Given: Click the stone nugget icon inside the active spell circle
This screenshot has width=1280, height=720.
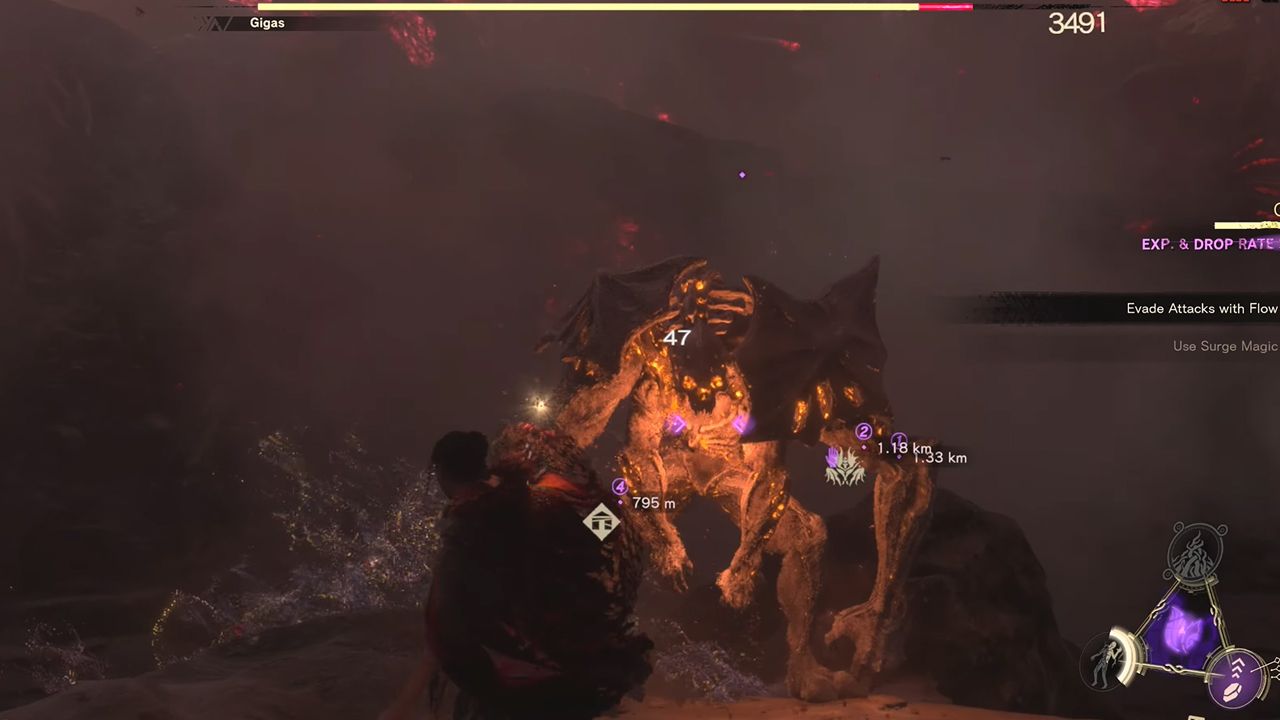Looking at the screenshot, I should pyautogui.click(x=1232, y=690).
